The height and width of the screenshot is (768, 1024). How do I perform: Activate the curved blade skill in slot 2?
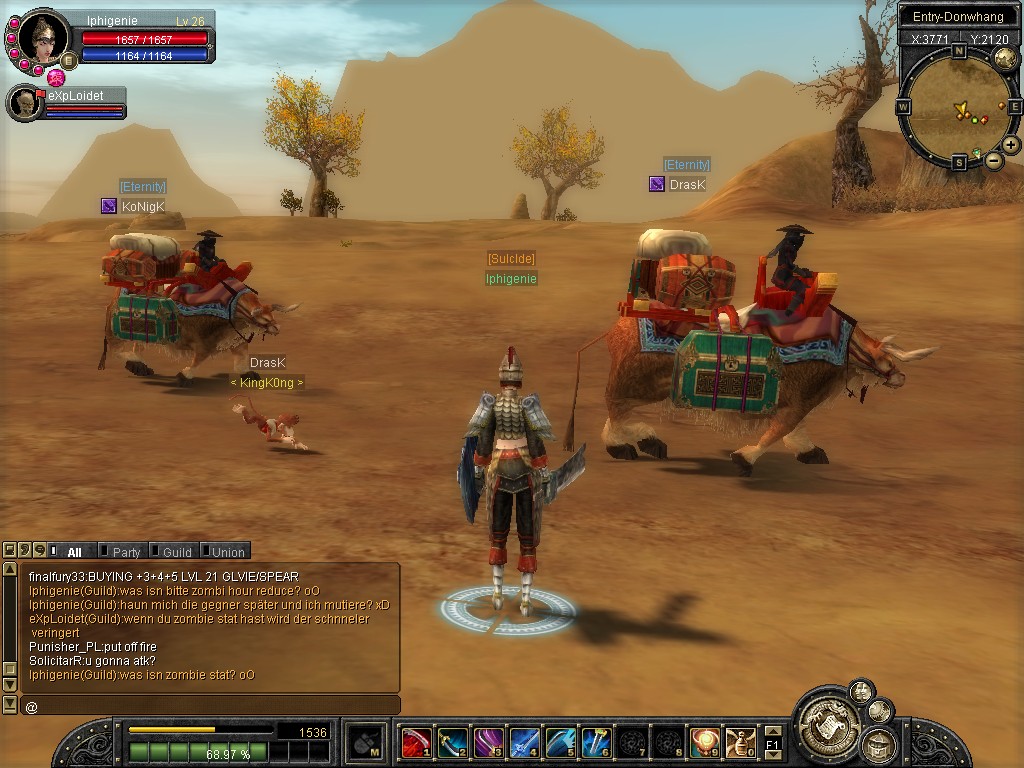coord(452,742)
